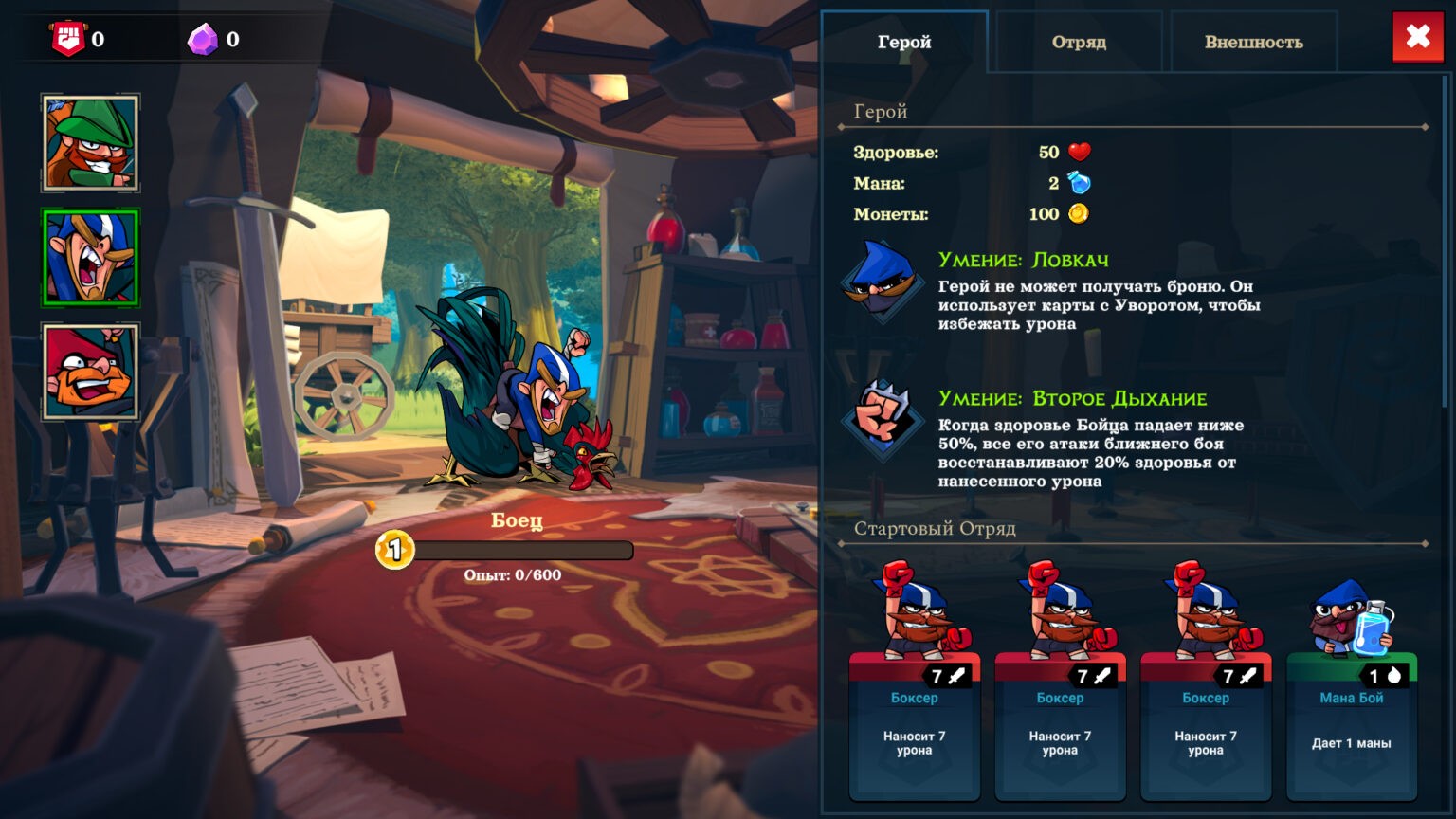Image resolution: width=1456 pixels, height=819 pixels.
Task: Click the purple gem currency icon
Action: (x=202, y=40)
